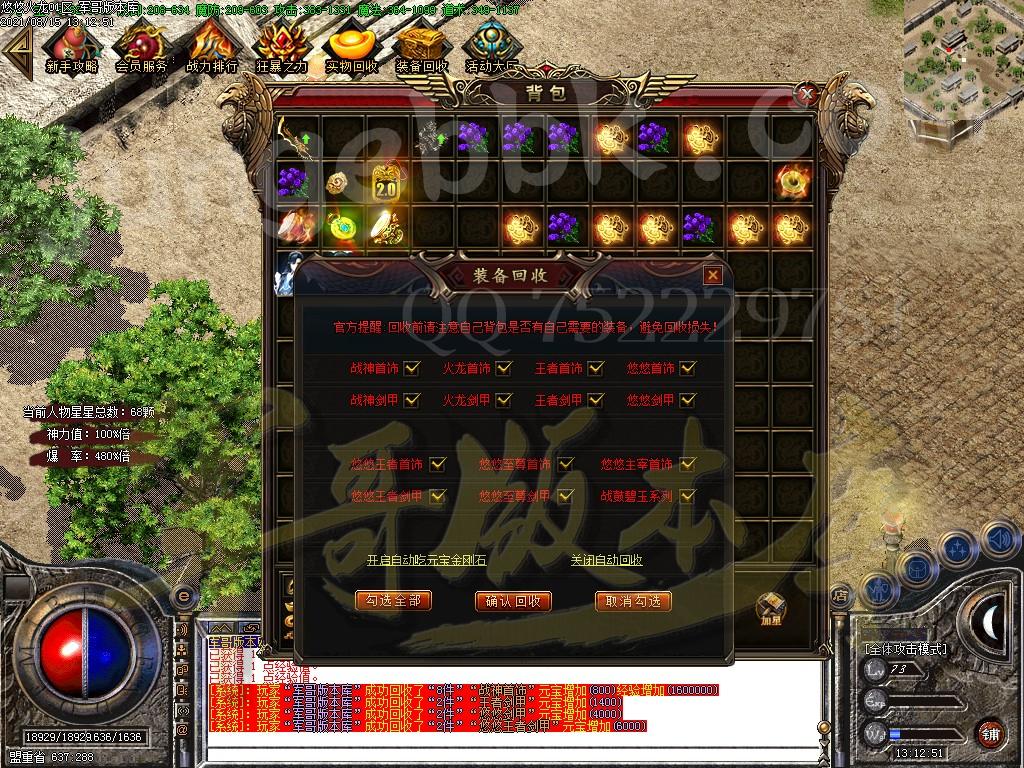Click the 取消勾选 deselect button
This screenshot has width=1024, height=768.
tap(633, 600)
